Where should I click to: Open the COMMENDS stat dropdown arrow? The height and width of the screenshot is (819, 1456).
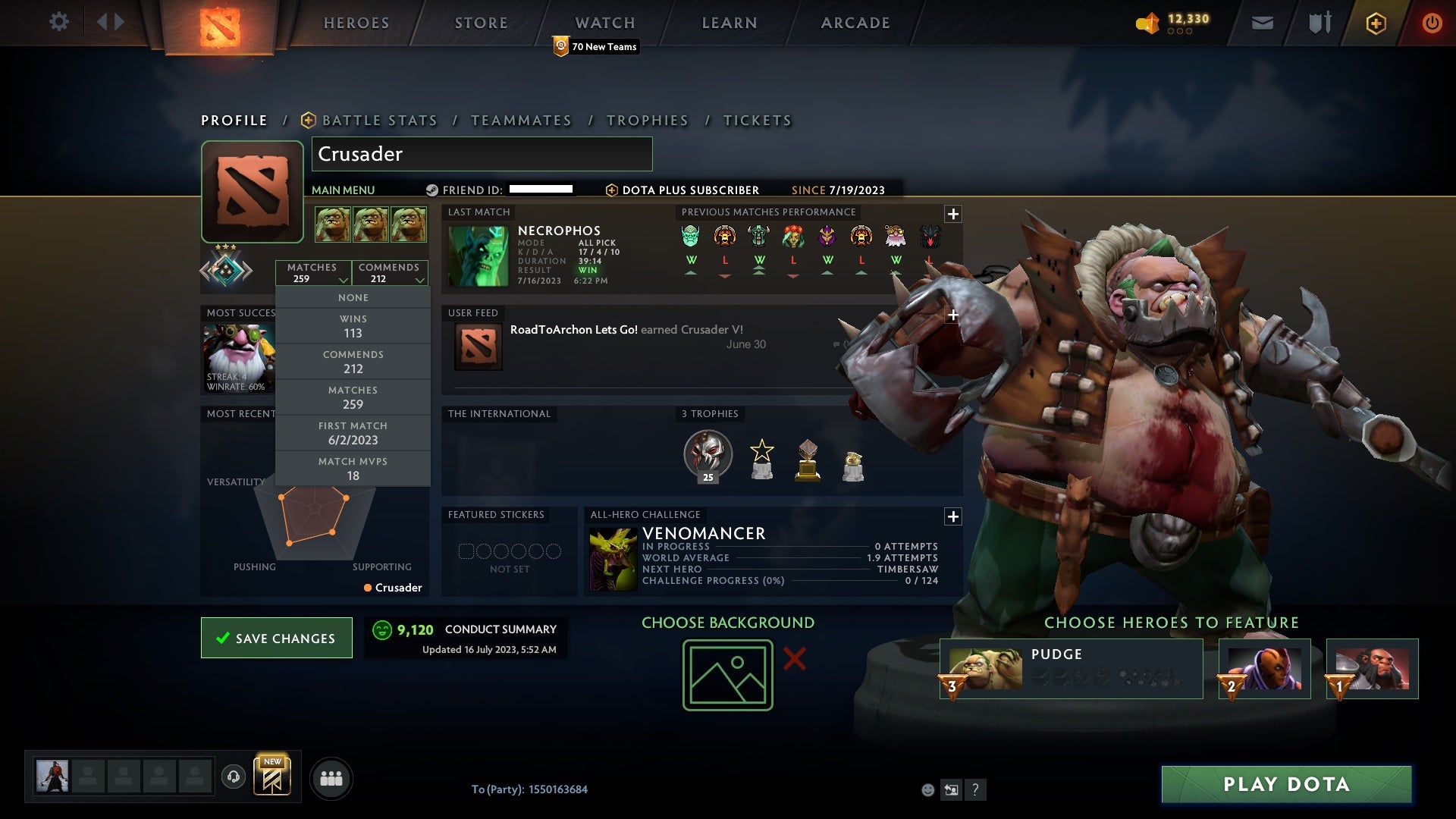click(419, 279)
